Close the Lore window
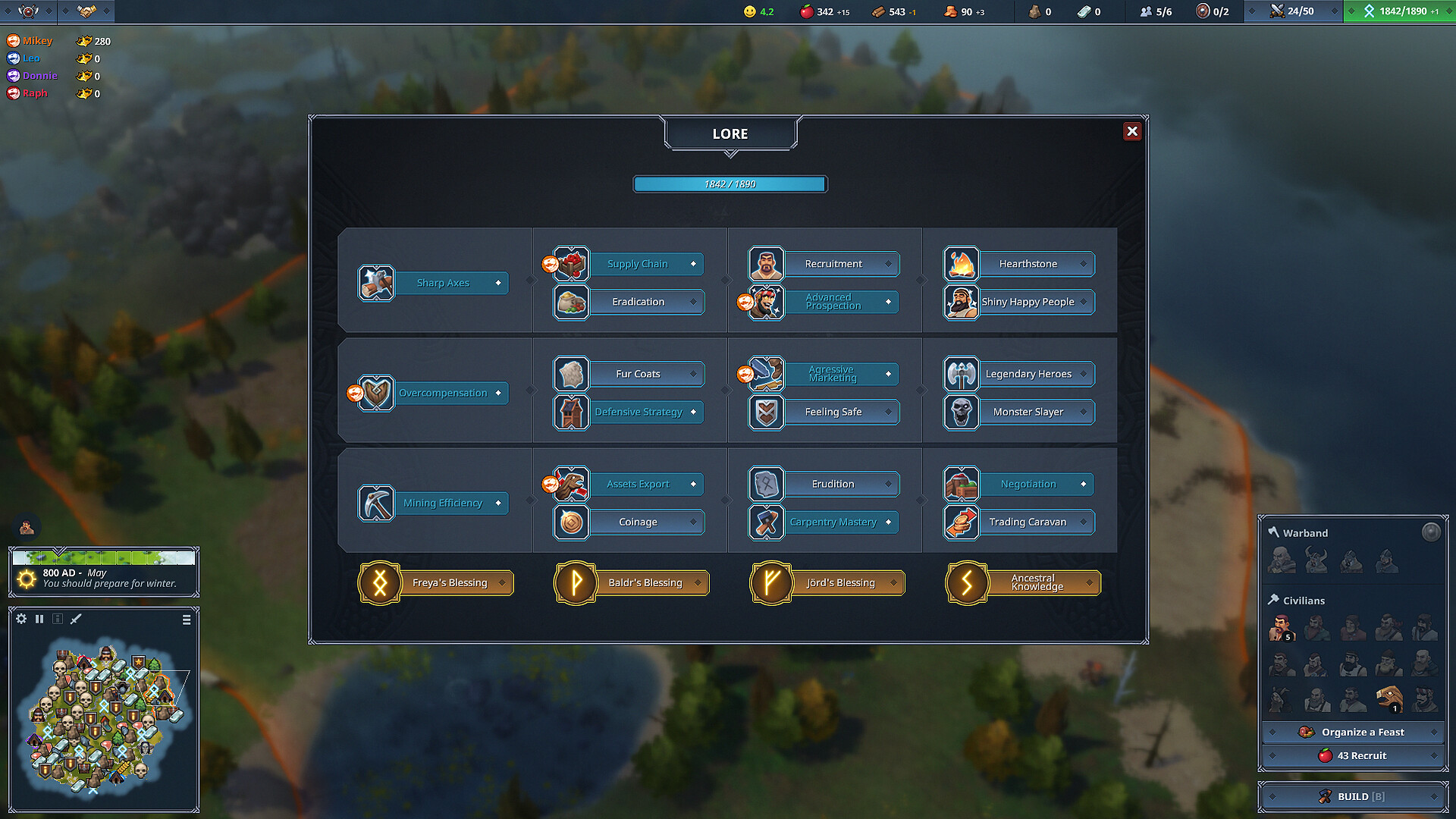Screen dimensions: 1456x819 point(1132,131)
